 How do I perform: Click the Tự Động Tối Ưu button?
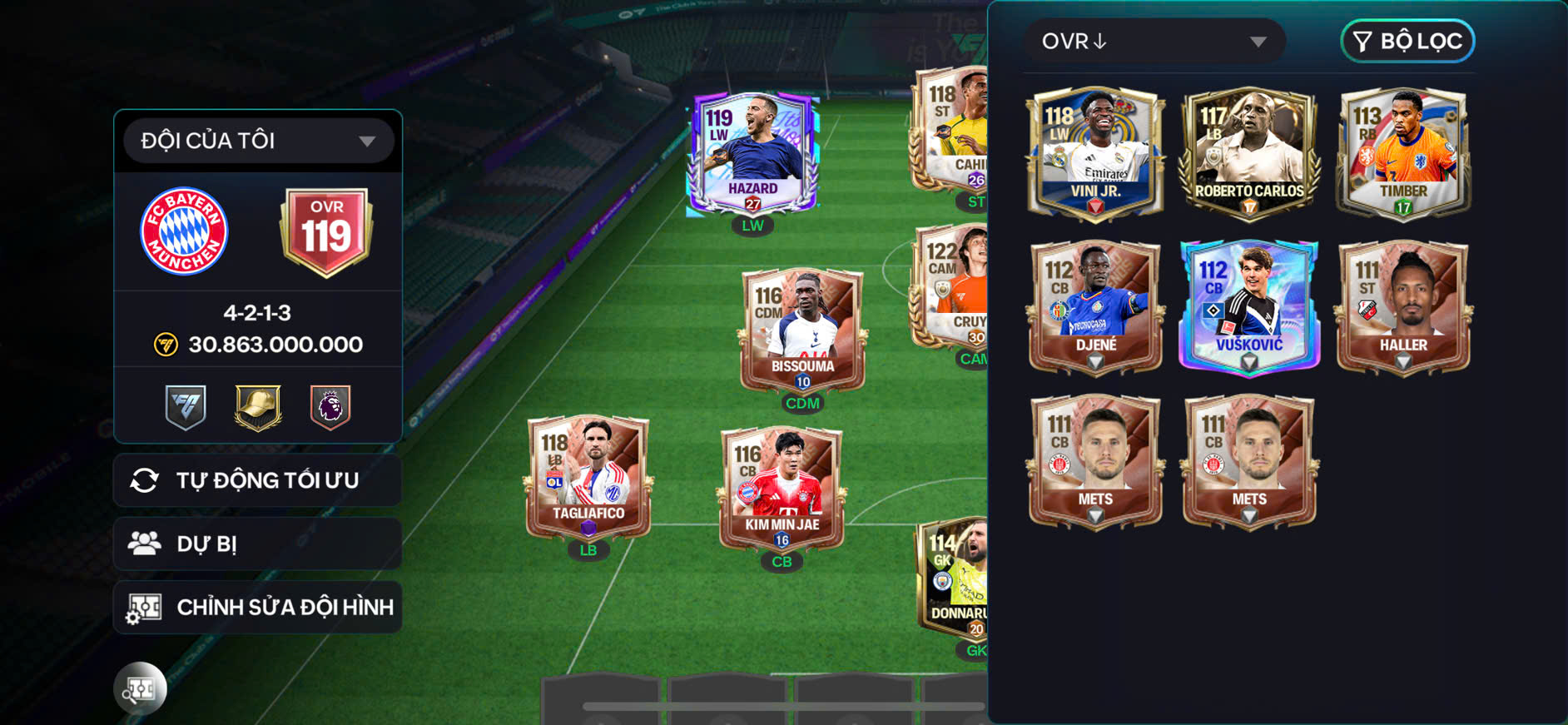point(258,480)
